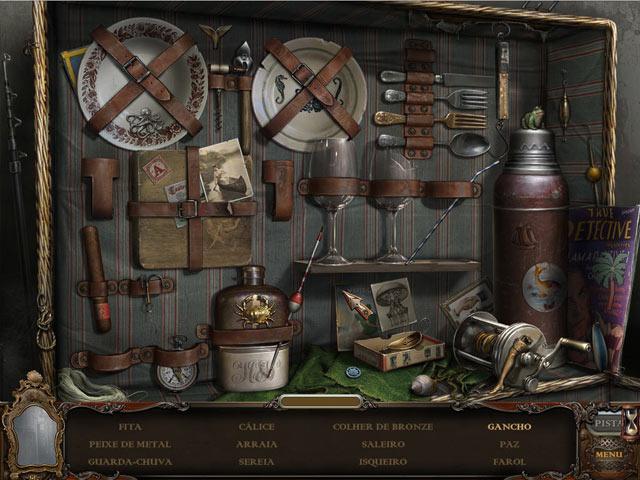Select GANCHO in the item list
The width and height of the screenshot is (640, 480).
[x=509, y=426]
